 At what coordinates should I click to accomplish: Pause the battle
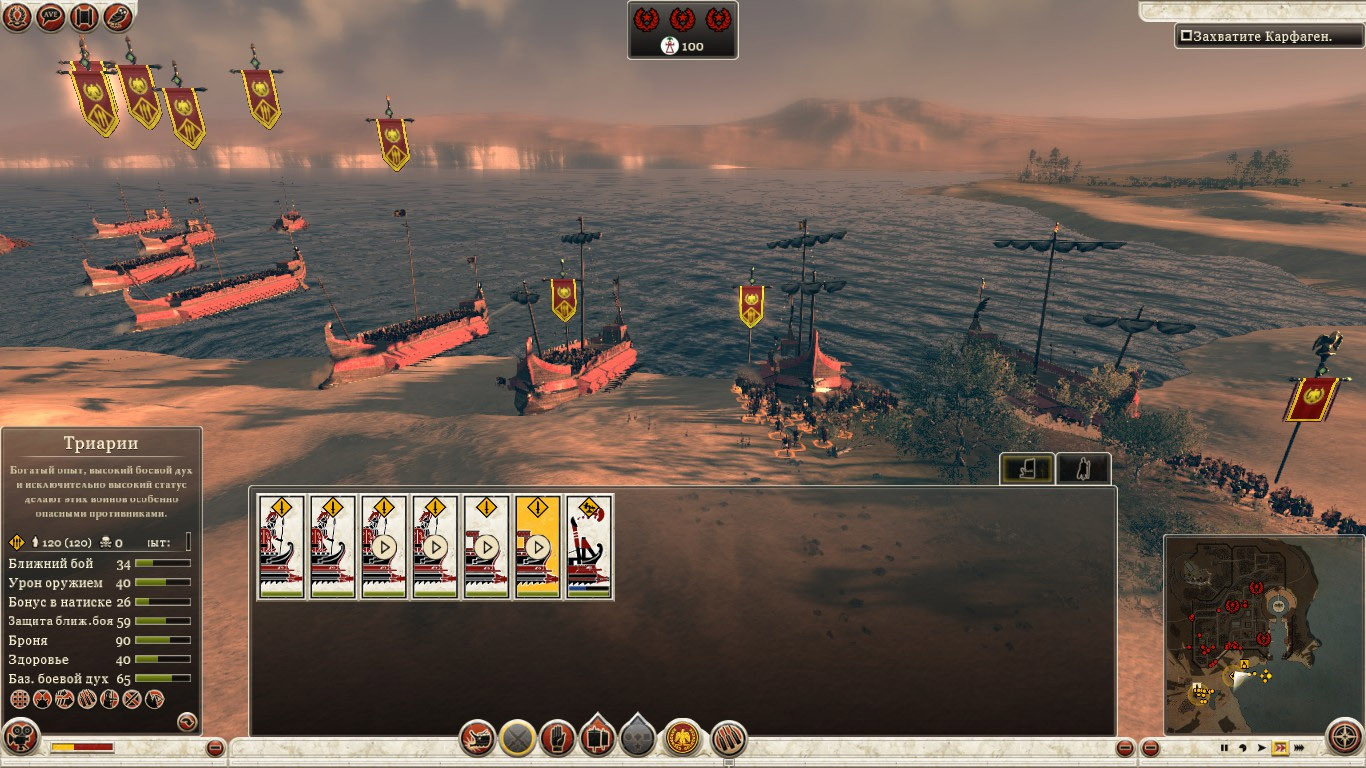(x=1223, y=747)
